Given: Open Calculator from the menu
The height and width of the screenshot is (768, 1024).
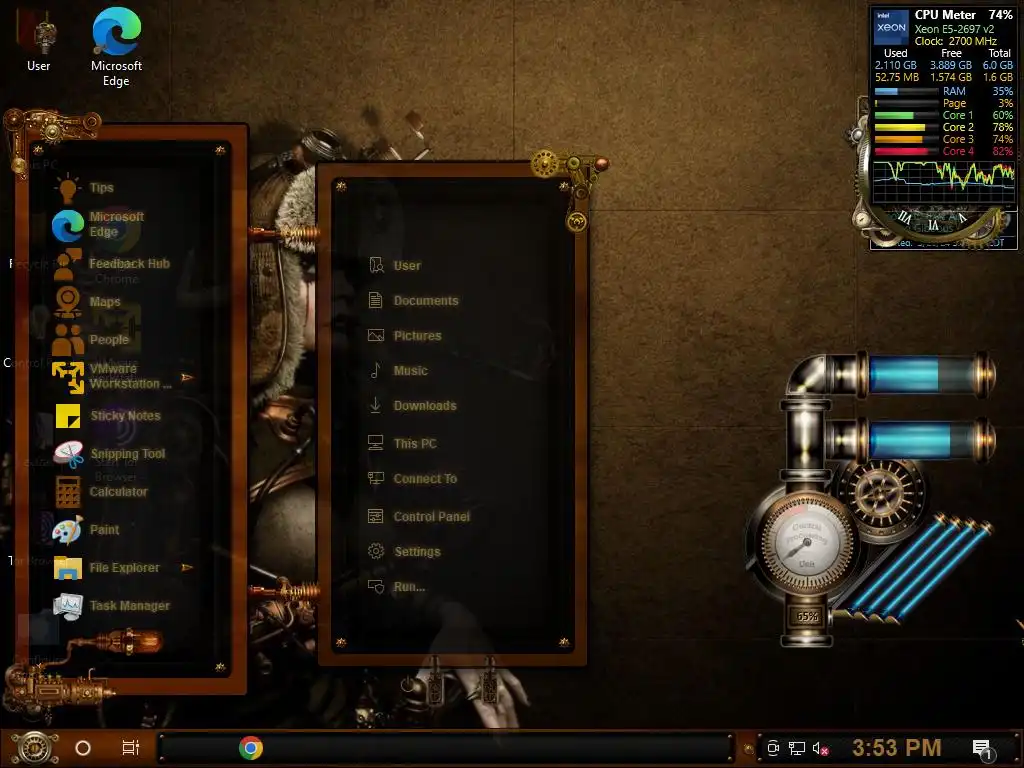Looking at the screenshot, I should 118,492.
